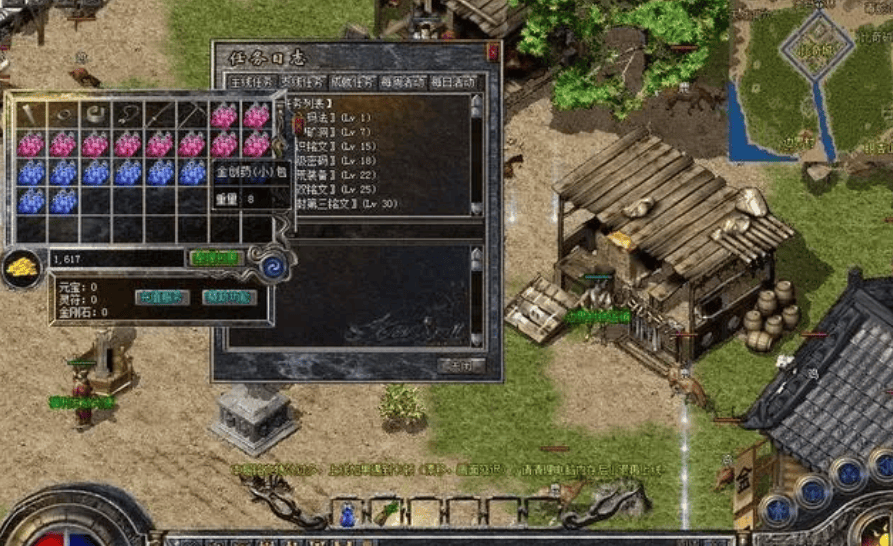893x546 pixels.
Task: Select the 成就任务 tab
Action: (x=352, y=82)
